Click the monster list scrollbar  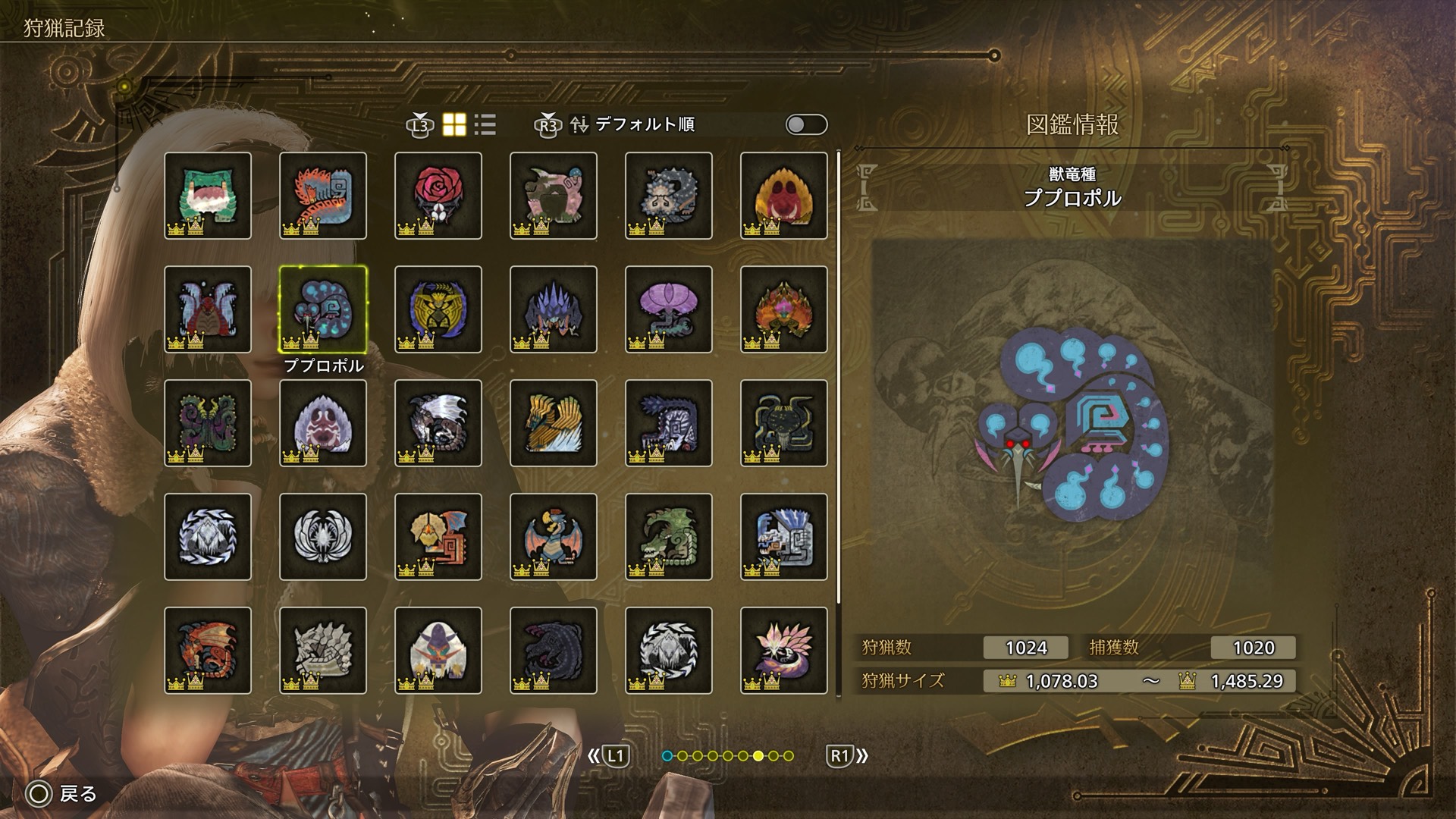point(839,379)
